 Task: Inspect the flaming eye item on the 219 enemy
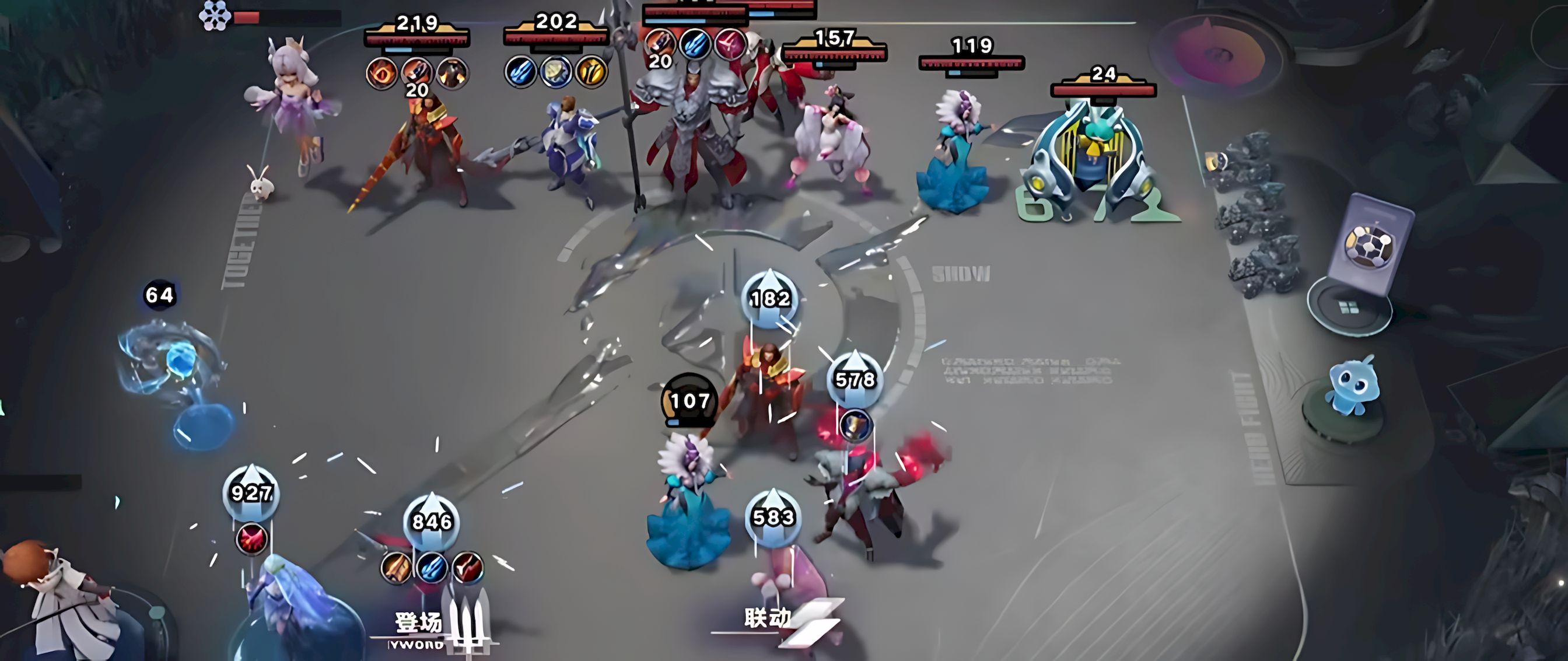click(381, 73)
